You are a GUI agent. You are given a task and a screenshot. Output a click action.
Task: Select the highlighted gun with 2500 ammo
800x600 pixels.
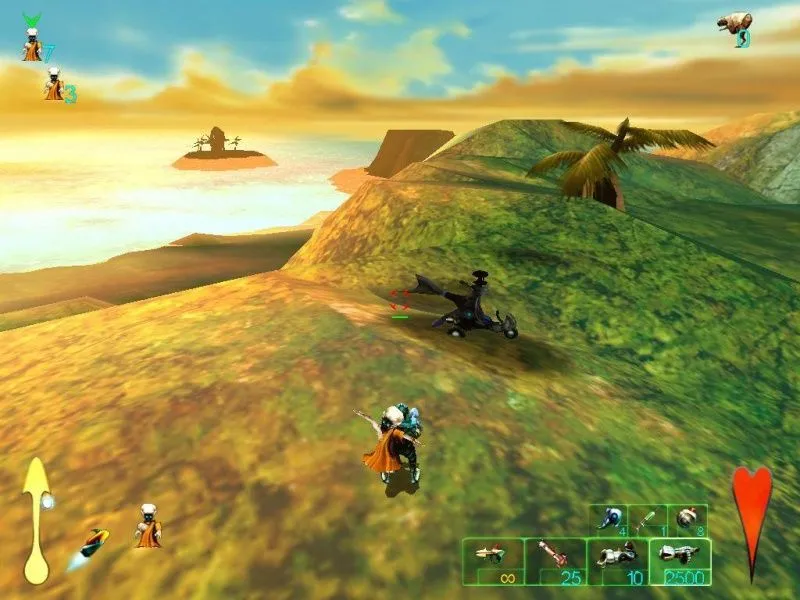680,561
